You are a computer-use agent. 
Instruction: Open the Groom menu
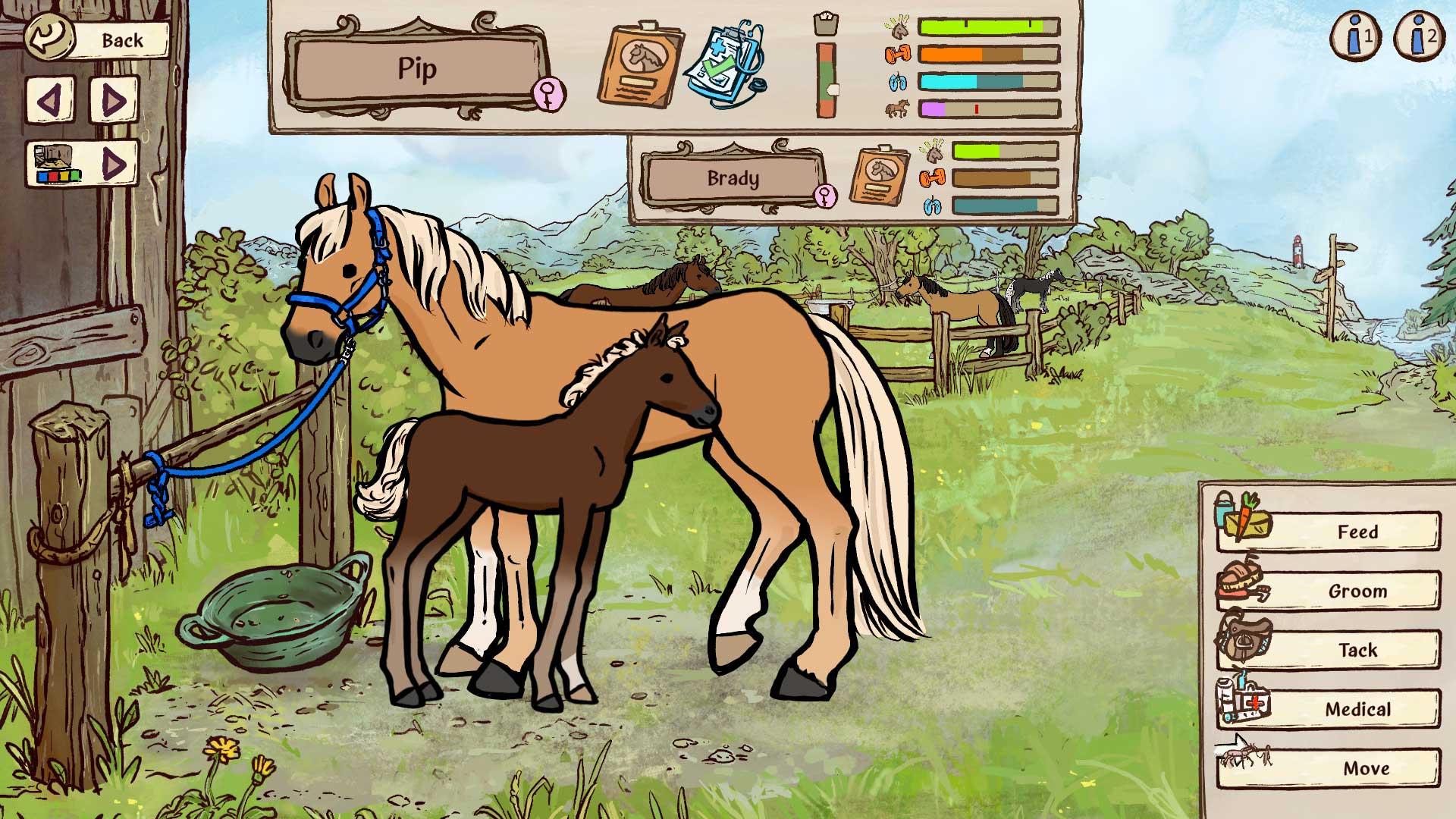tap(1357, 591)
